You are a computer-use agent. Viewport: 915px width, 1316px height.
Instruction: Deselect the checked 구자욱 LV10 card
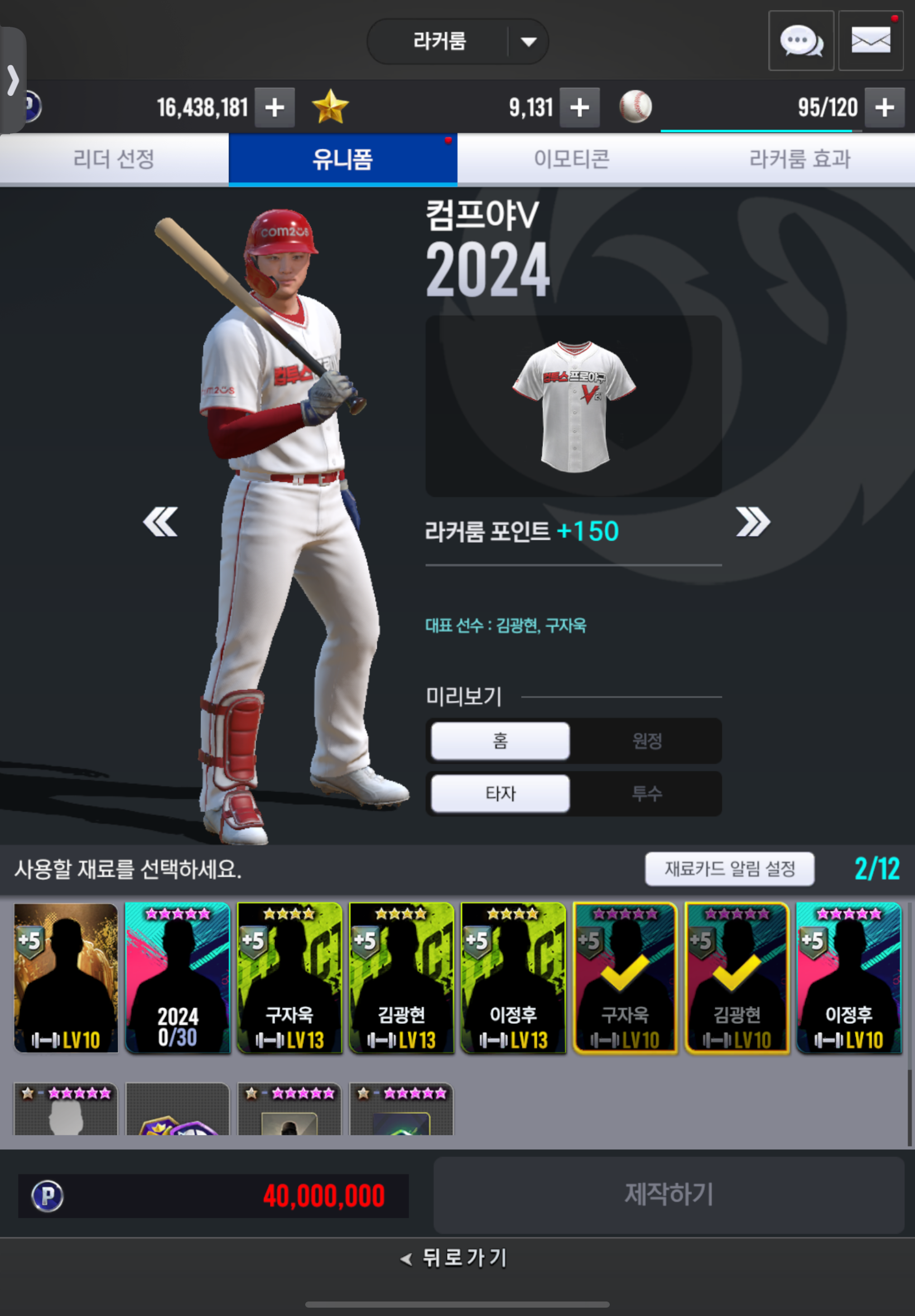[x=625, y=978]
